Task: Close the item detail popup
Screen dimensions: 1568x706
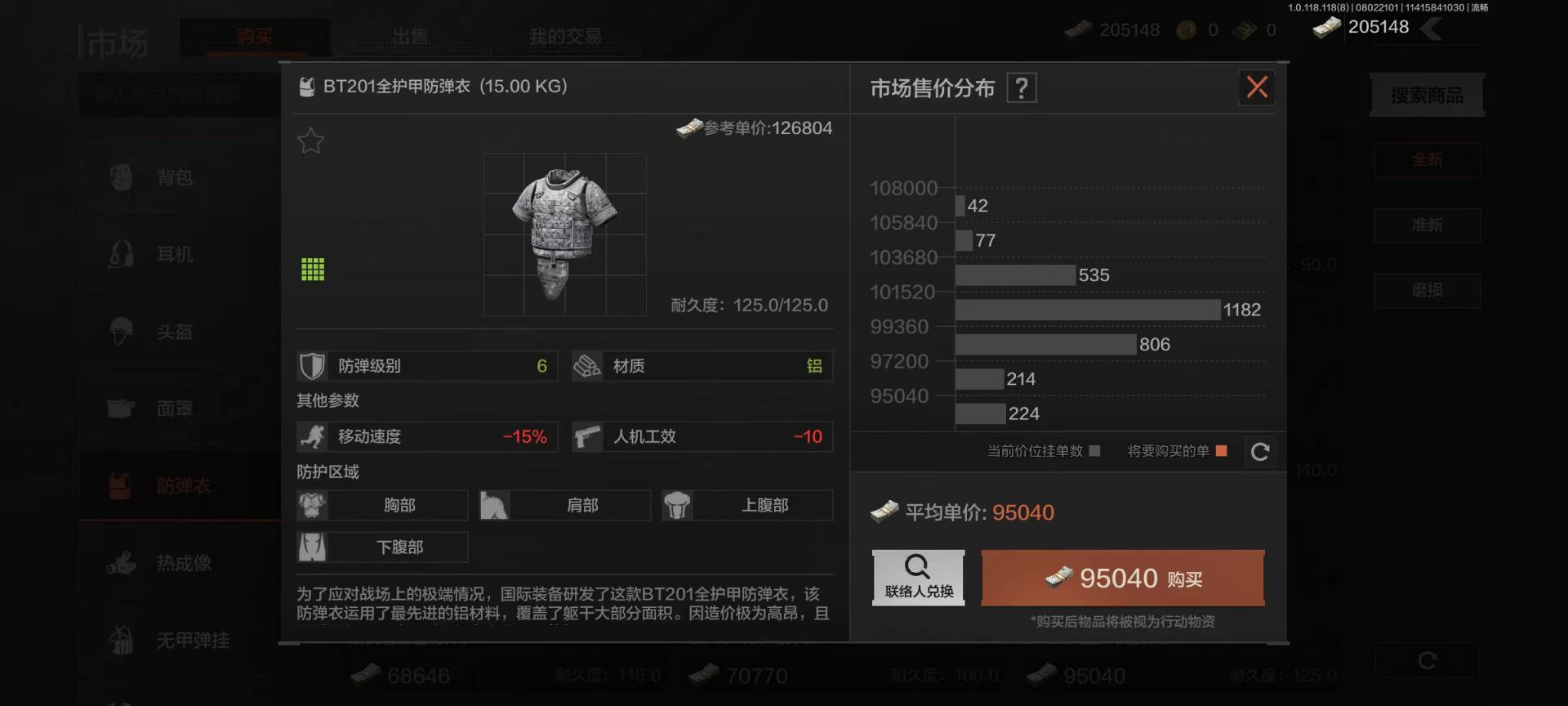Action: coord(1257,87)
